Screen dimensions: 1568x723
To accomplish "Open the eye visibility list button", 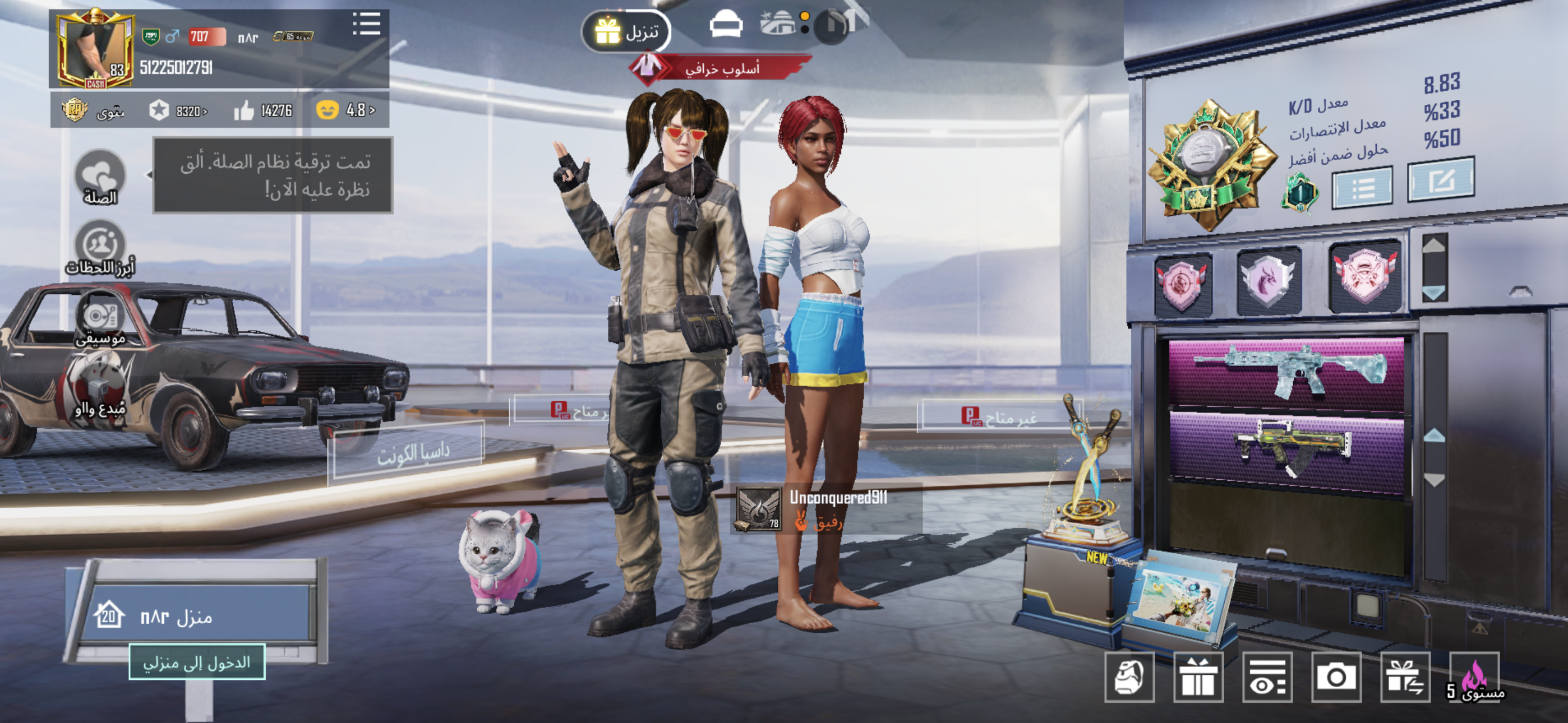I will point(1267,676).
